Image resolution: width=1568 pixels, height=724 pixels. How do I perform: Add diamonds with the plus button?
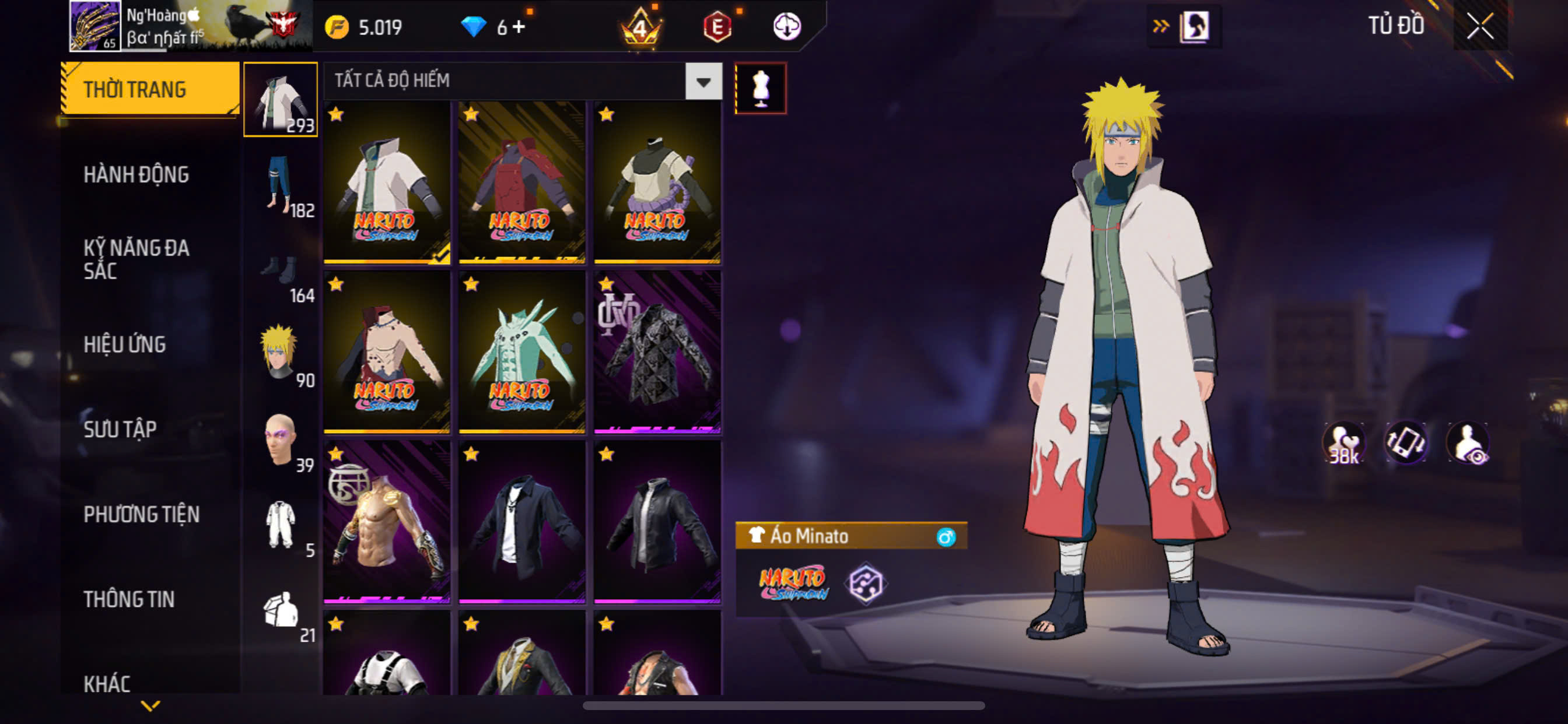[x=518, y=27]
